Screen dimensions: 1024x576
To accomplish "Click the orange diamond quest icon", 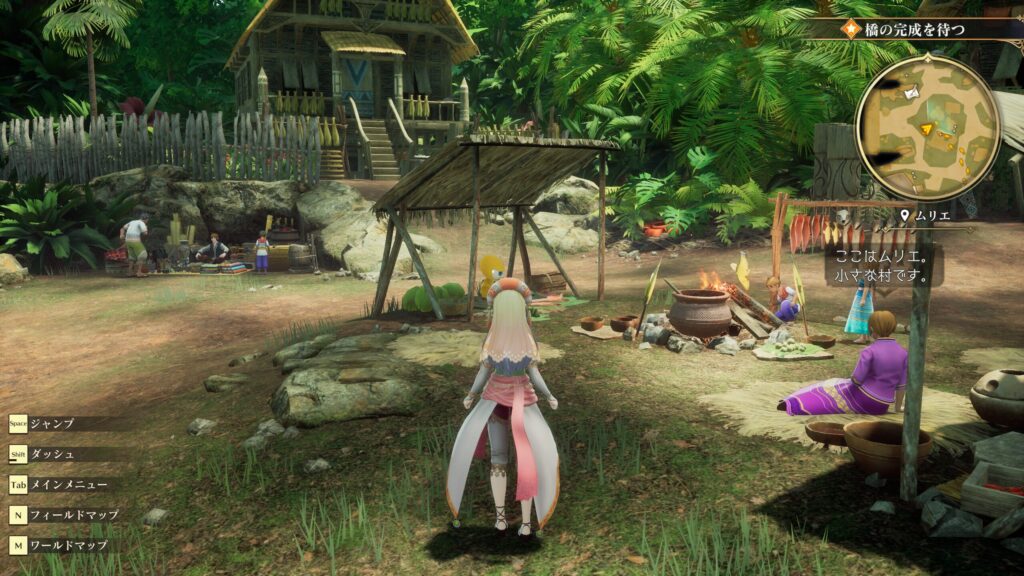I will pyautogui.click(x=852, y=29).
